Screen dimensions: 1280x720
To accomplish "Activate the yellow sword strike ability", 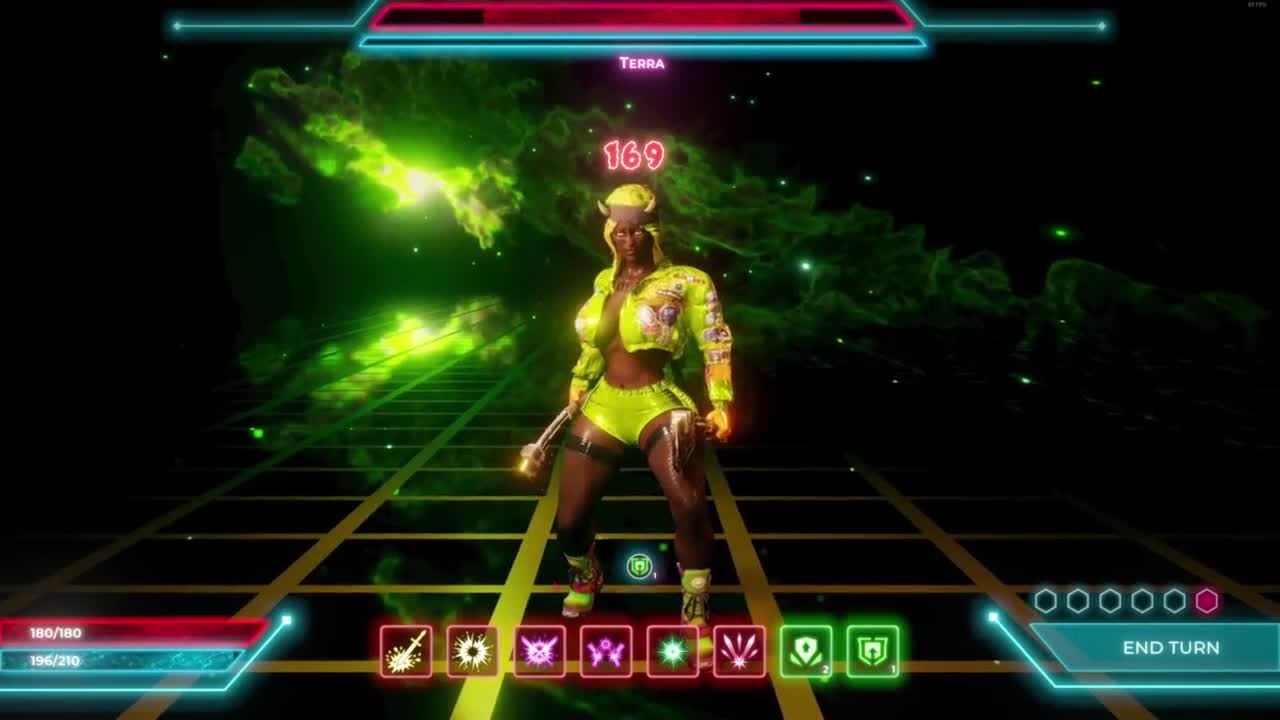I will (406, 652).
